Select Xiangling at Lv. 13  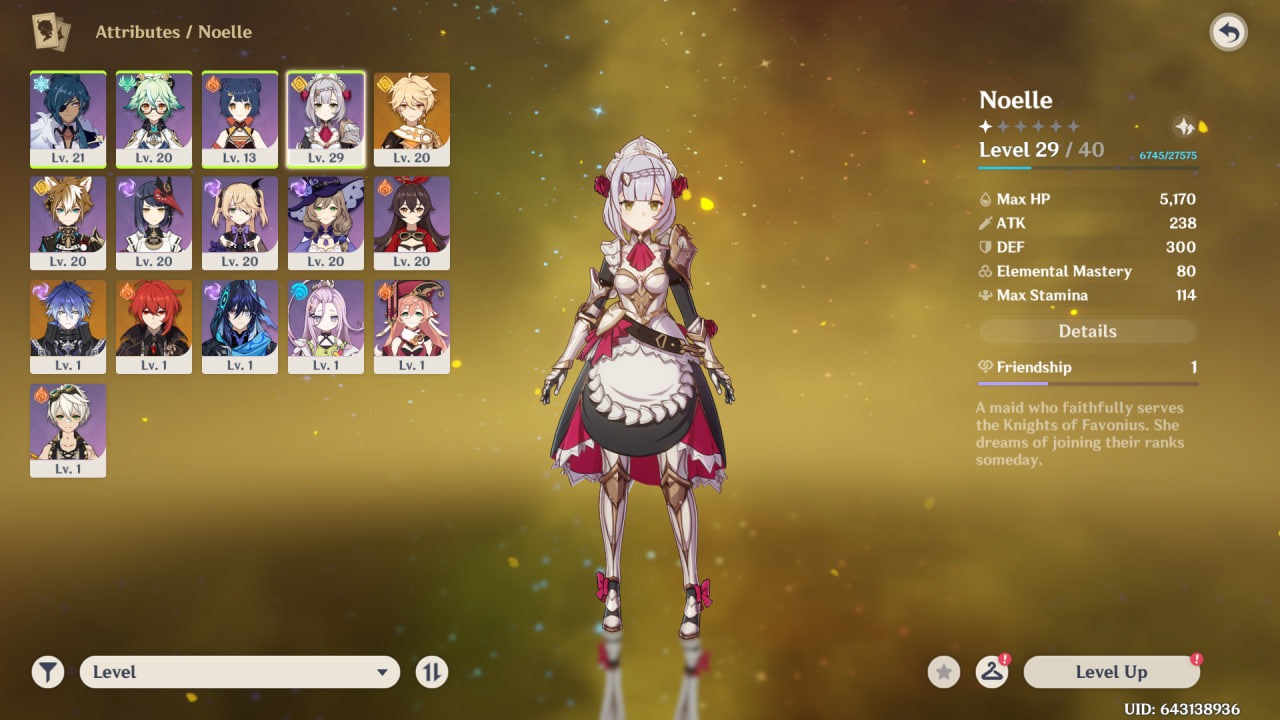click(240, 119)
